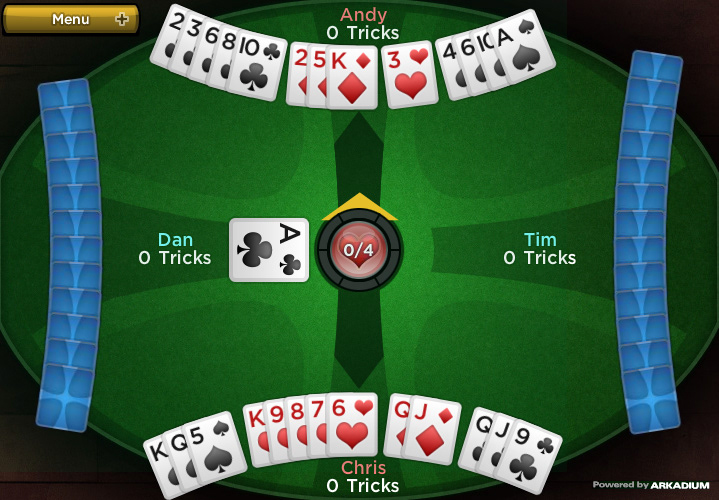
Task: Play the 3 of hearts from Andy's hand
Action: (410, 78)
